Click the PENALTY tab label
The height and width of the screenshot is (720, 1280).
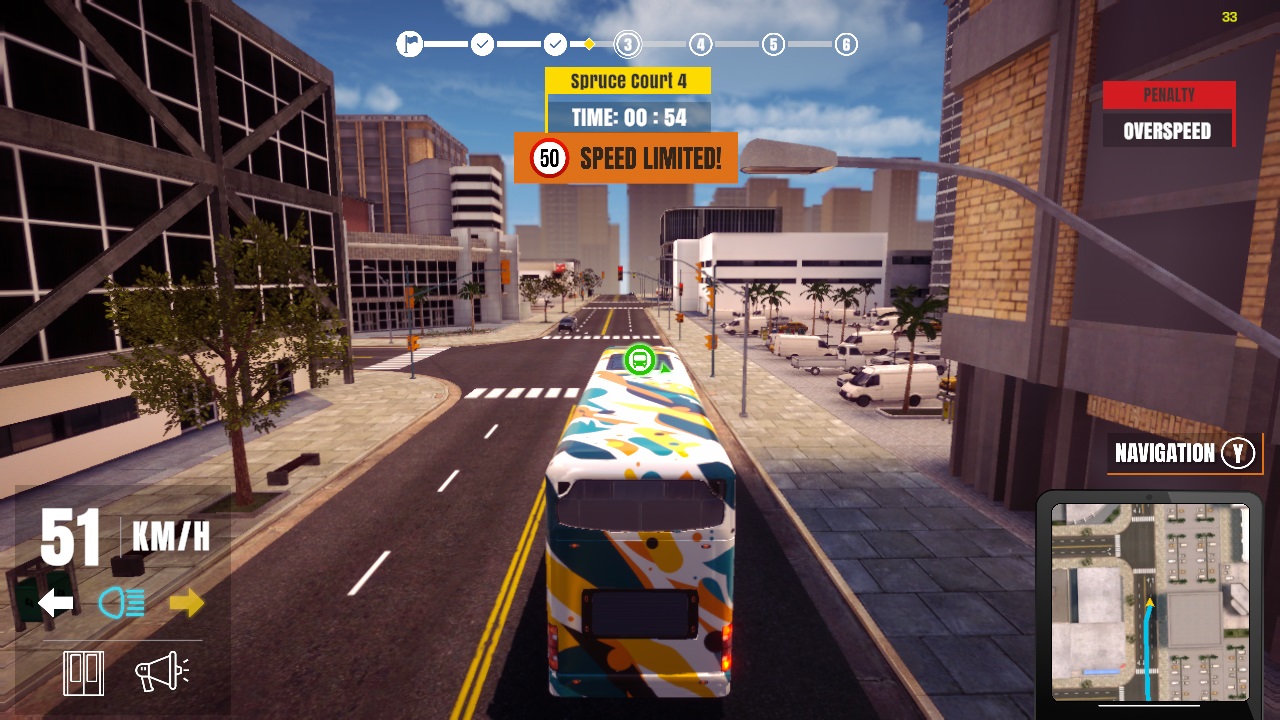click(1168, 95)
